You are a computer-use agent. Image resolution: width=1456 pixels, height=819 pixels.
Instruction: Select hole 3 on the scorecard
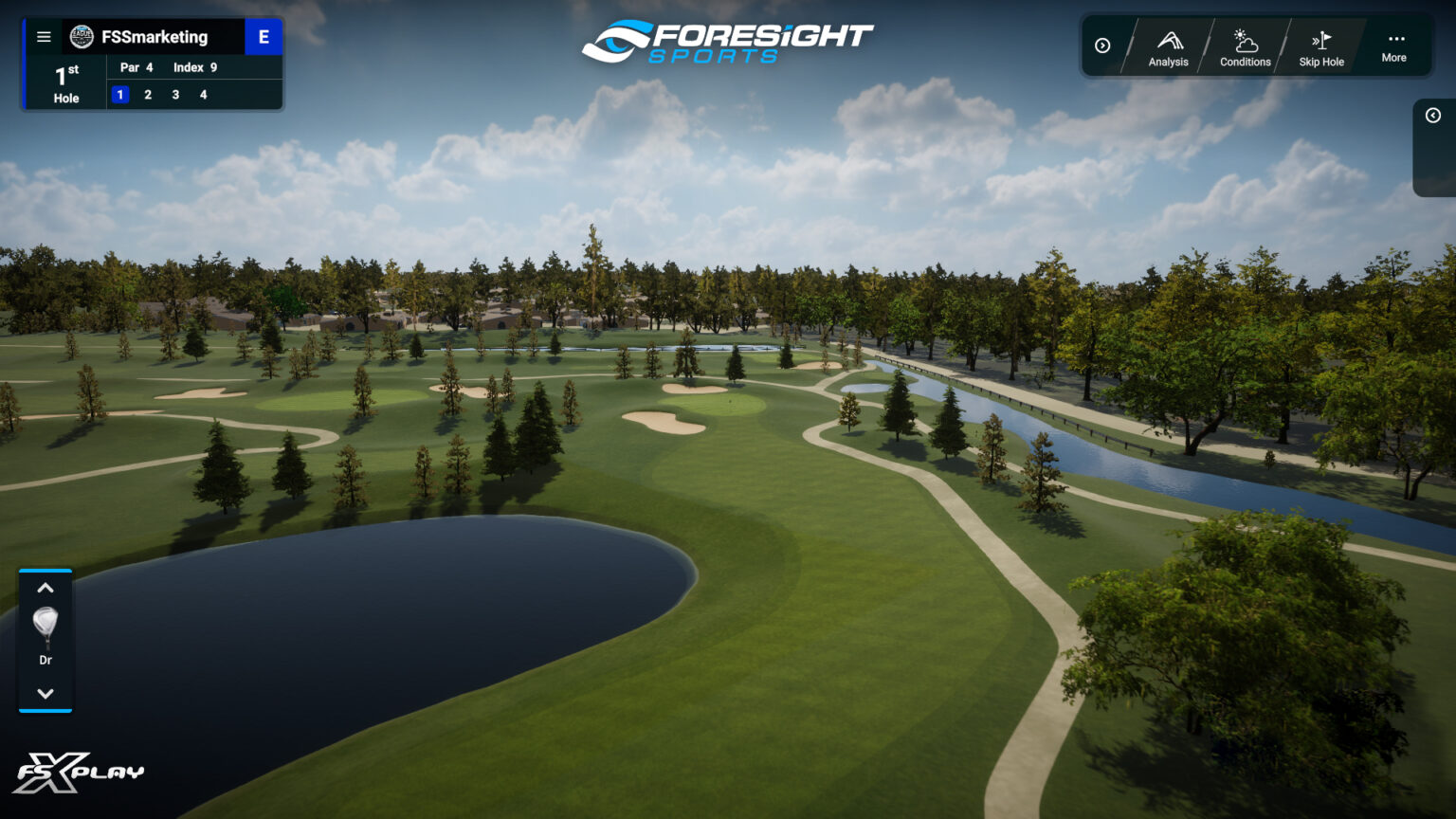pos(175,95)
